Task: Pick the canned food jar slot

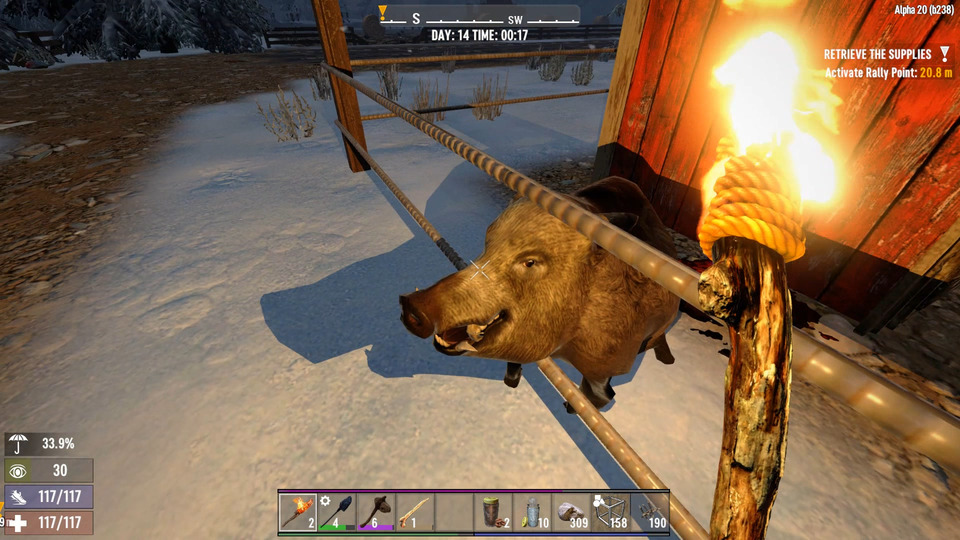Action: [x=493, y=512]
